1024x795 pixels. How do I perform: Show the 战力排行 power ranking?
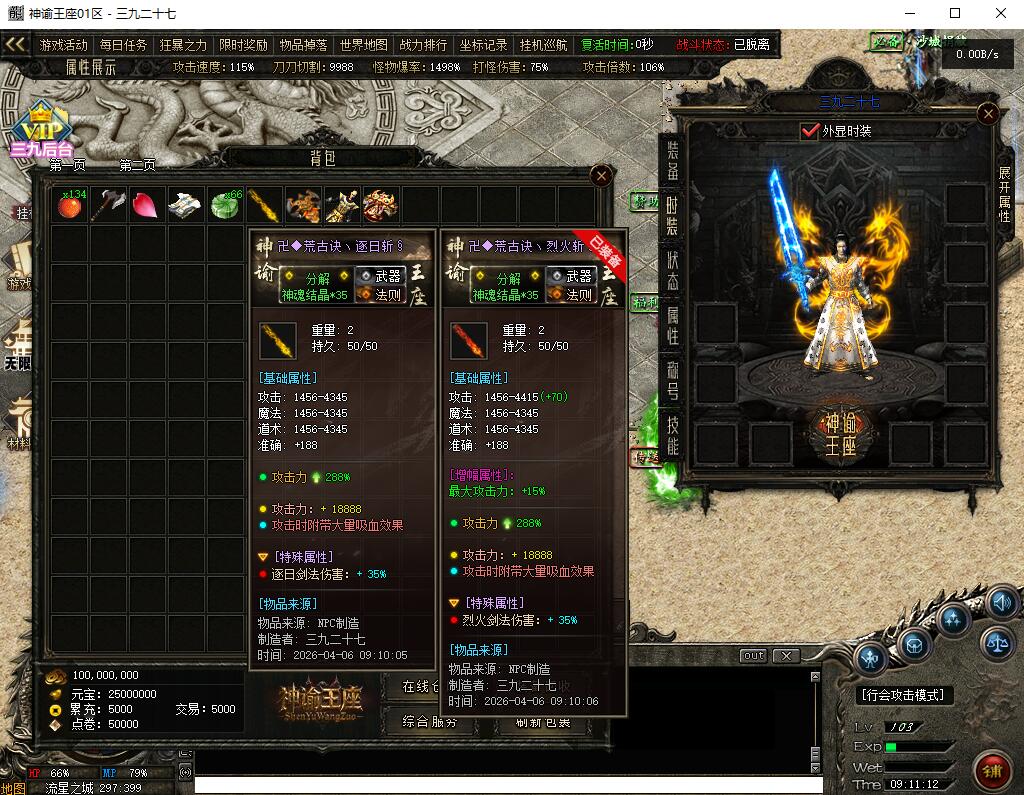click(424, 45)
